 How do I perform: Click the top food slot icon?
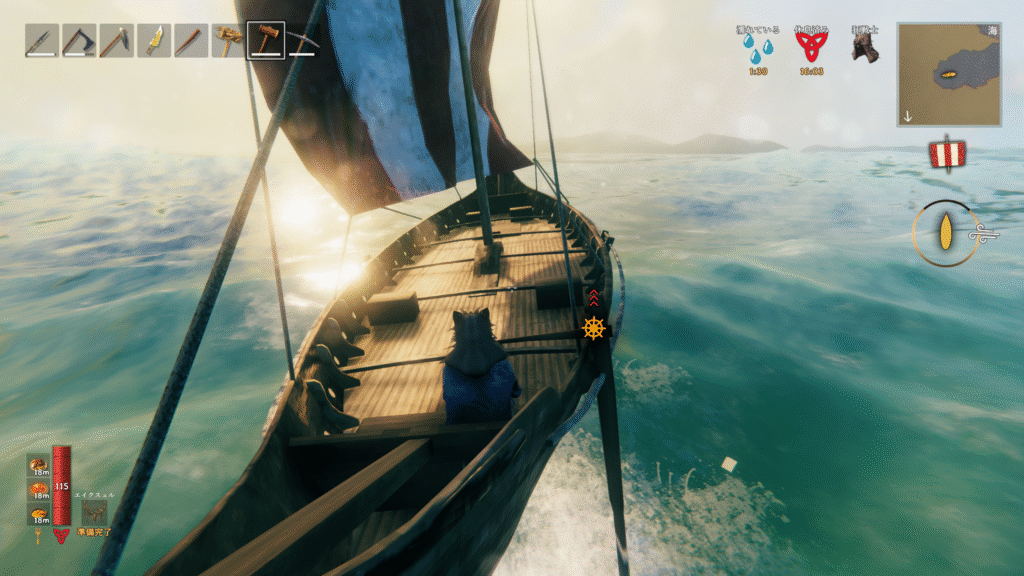pyautogui.click(x=38, y=465)
